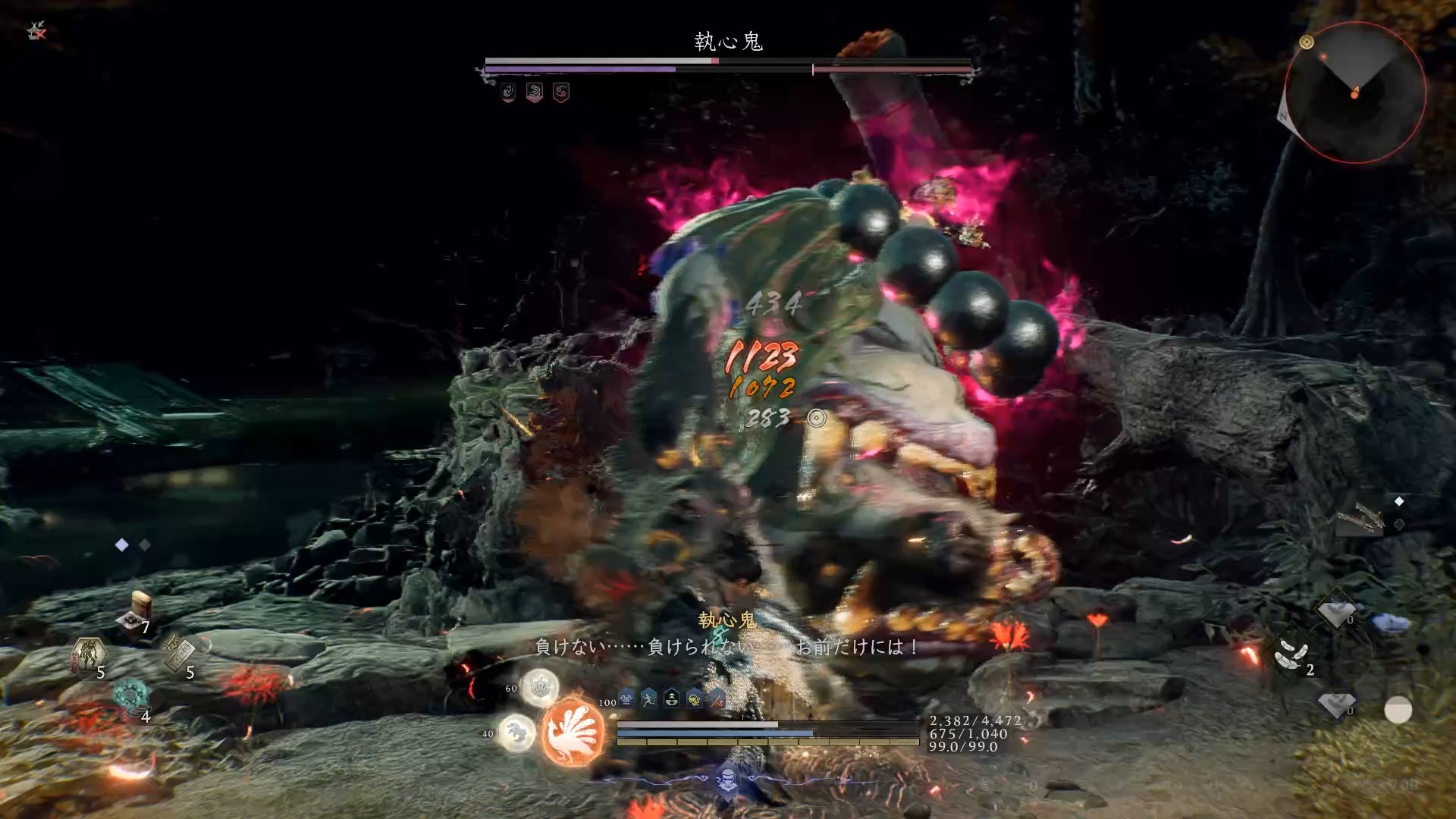Use the hexagonal warrior figure item
Screen dimensions: 1456x819
point(89,654)
